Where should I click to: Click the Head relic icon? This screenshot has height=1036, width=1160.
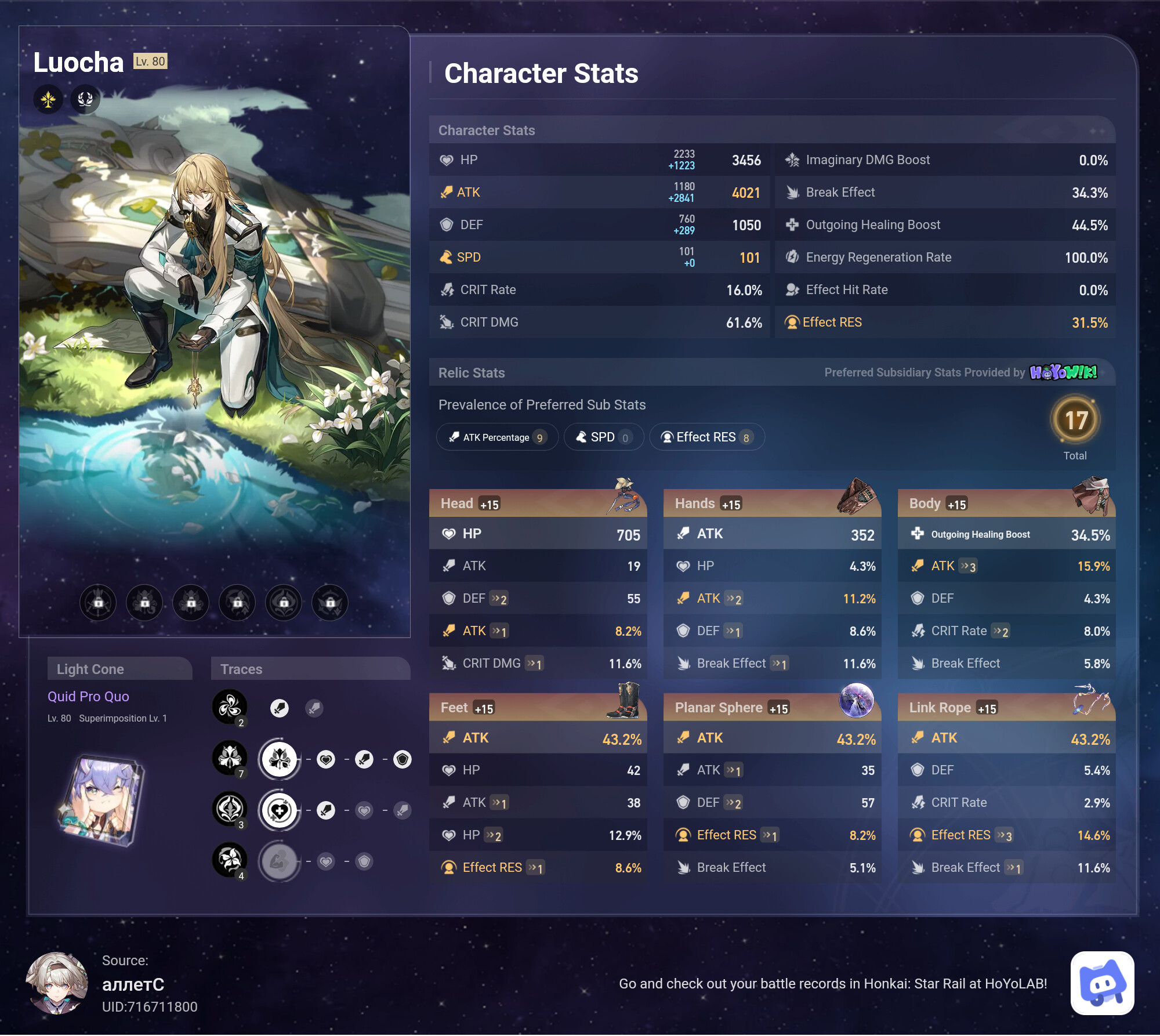tap(623, 496)
